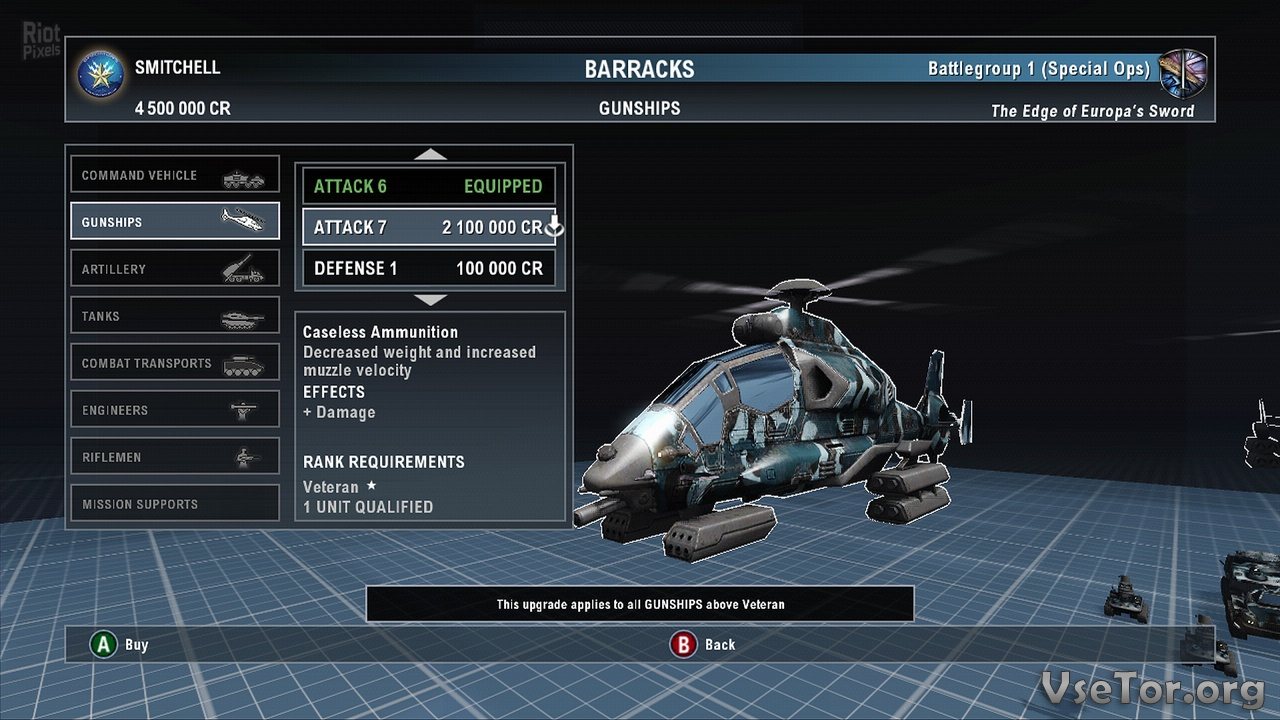Select the Riflemen category
The image size is (1280, 720).
(175, 457)
